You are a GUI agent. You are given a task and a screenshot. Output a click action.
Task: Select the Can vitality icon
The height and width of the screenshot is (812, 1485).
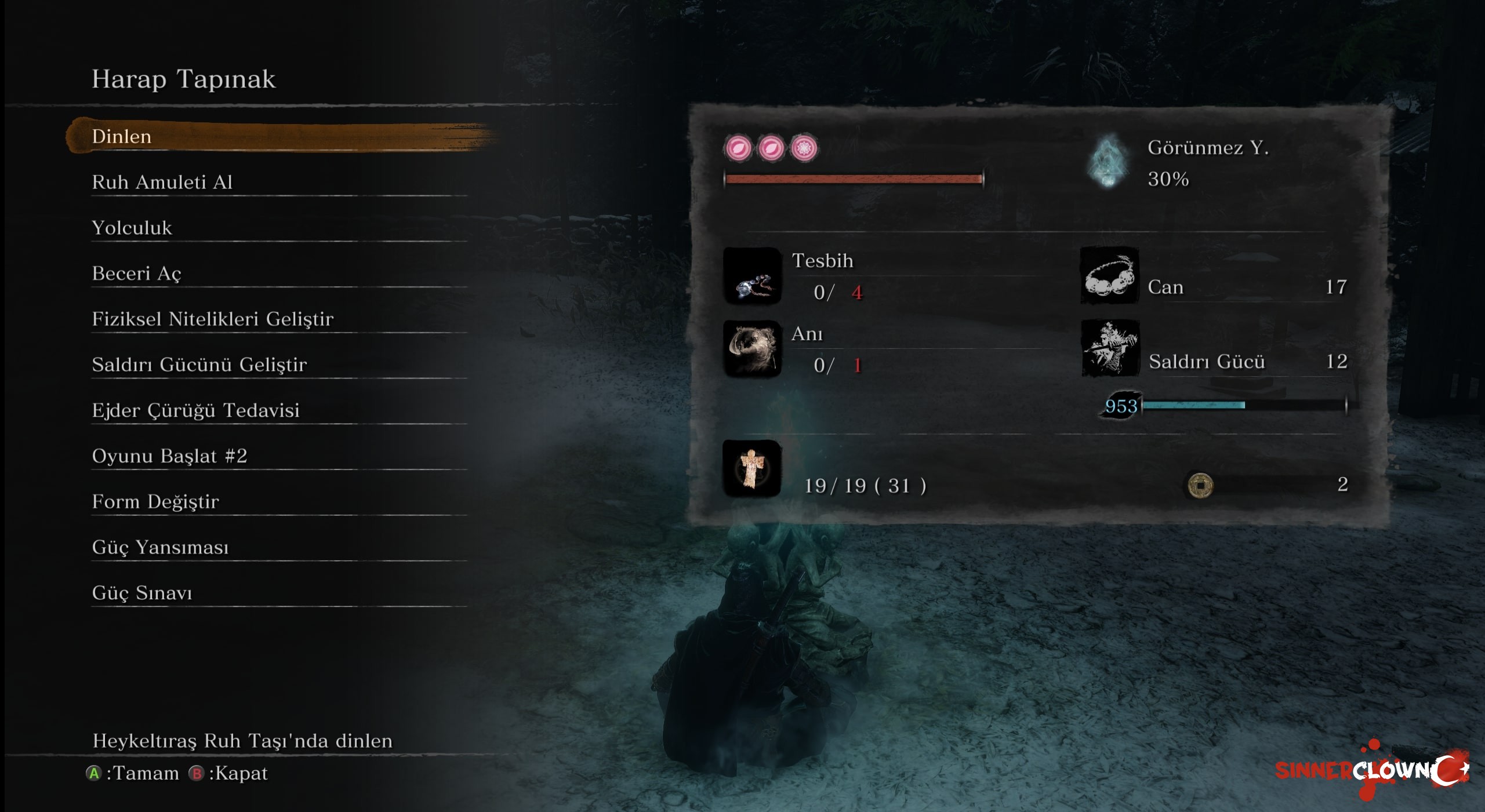coord(1109,276)
